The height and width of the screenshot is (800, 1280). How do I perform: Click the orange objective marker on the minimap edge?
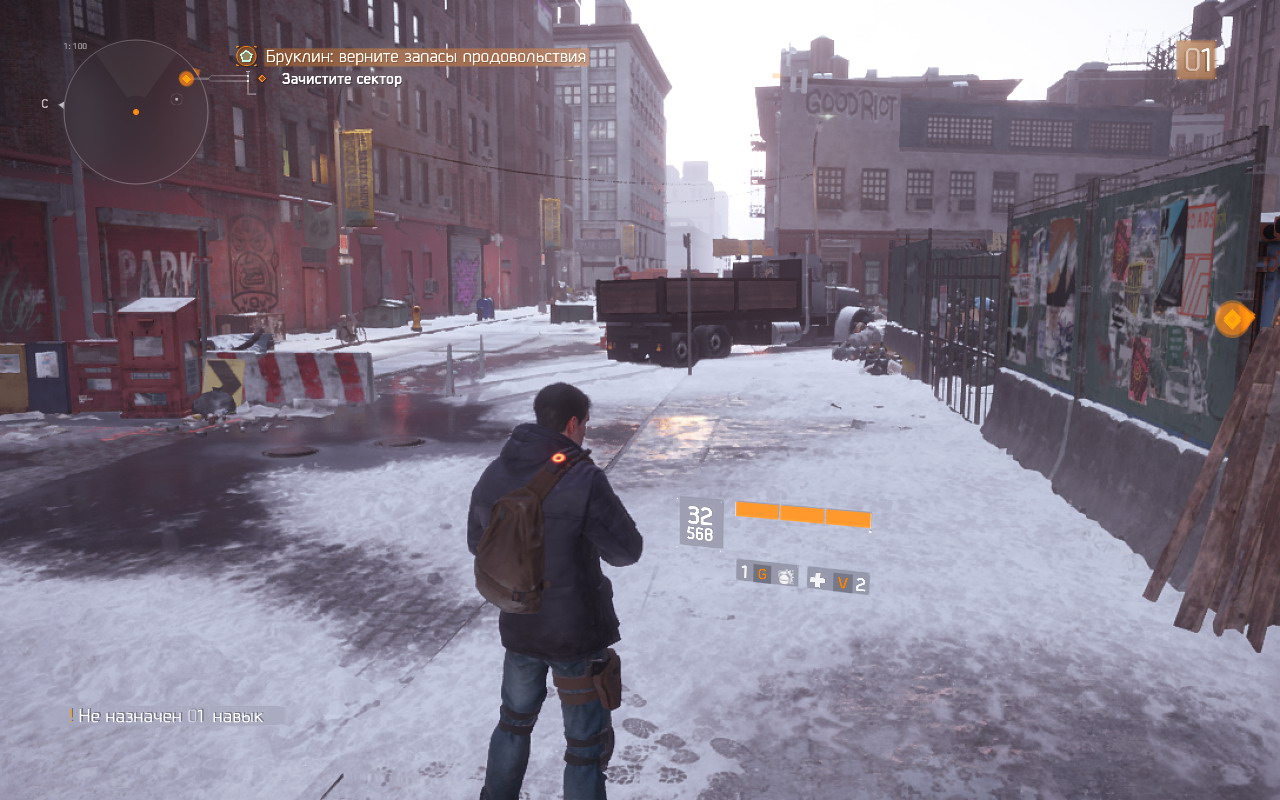[x=186, y=78]
